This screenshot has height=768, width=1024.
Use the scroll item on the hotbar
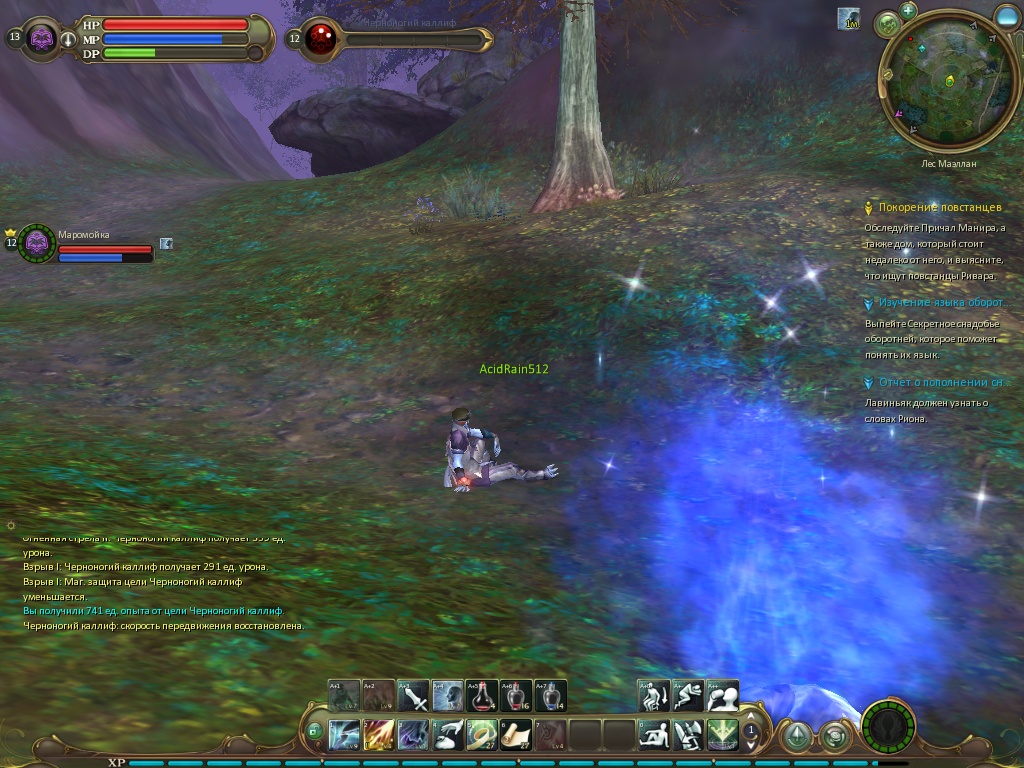coord(516,735)
